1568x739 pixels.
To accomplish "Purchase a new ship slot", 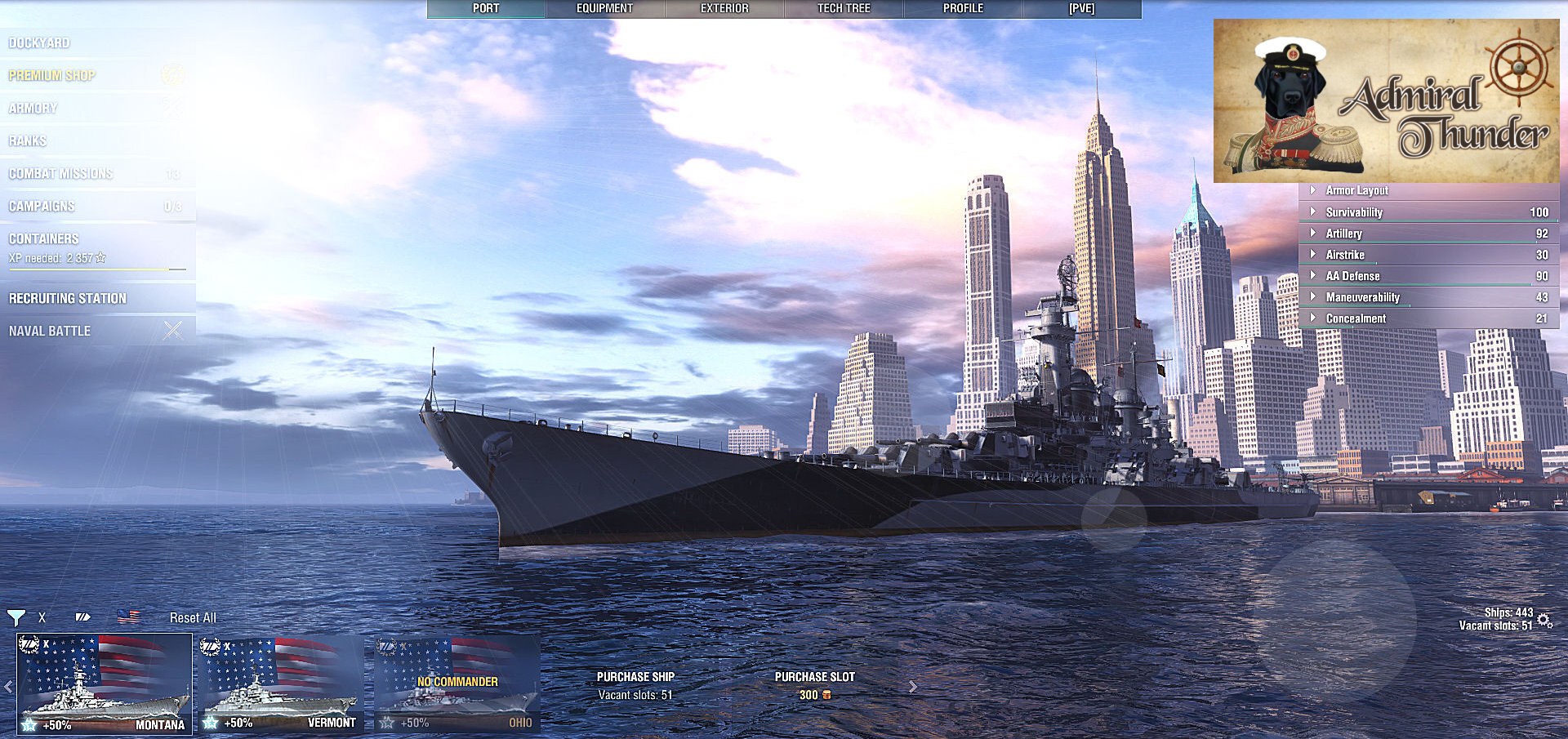I will [814, 685].
